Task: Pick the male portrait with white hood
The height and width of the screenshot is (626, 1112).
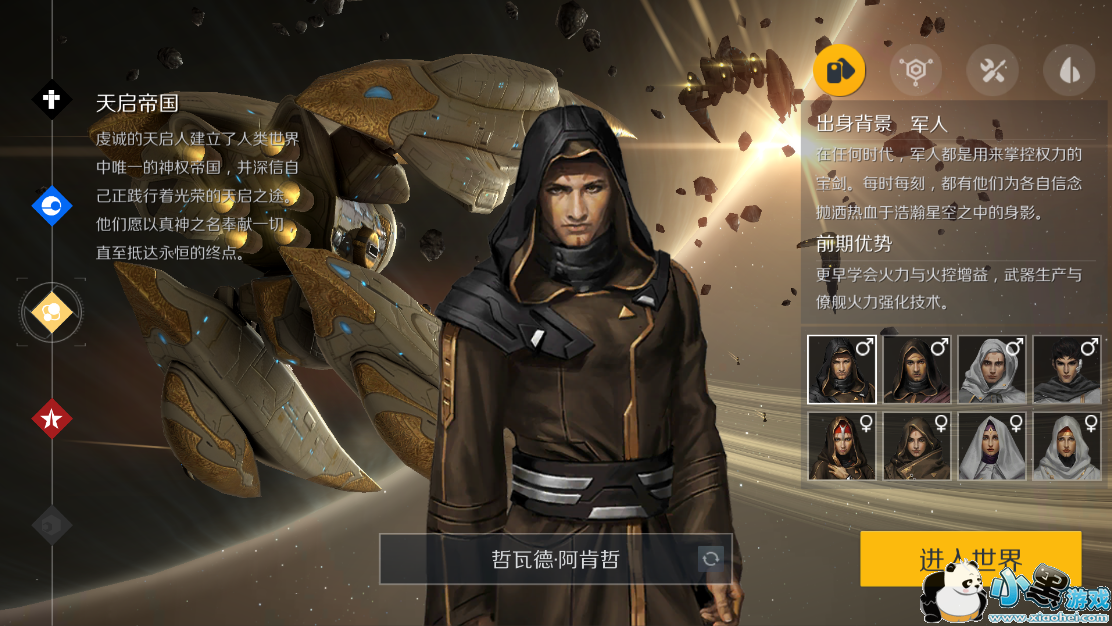Action: 992,369
